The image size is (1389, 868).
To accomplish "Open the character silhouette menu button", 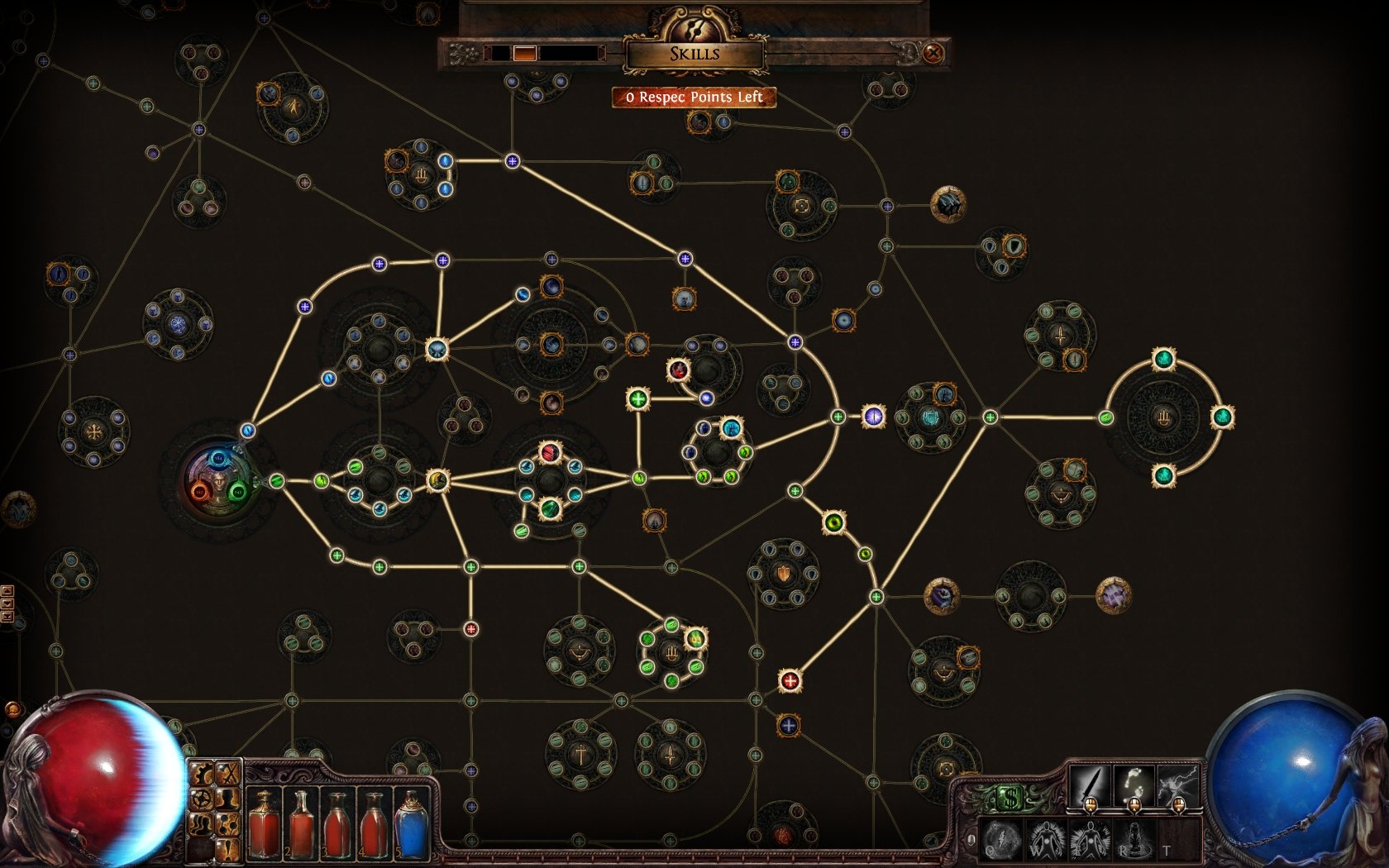I will tap(227, 799).
